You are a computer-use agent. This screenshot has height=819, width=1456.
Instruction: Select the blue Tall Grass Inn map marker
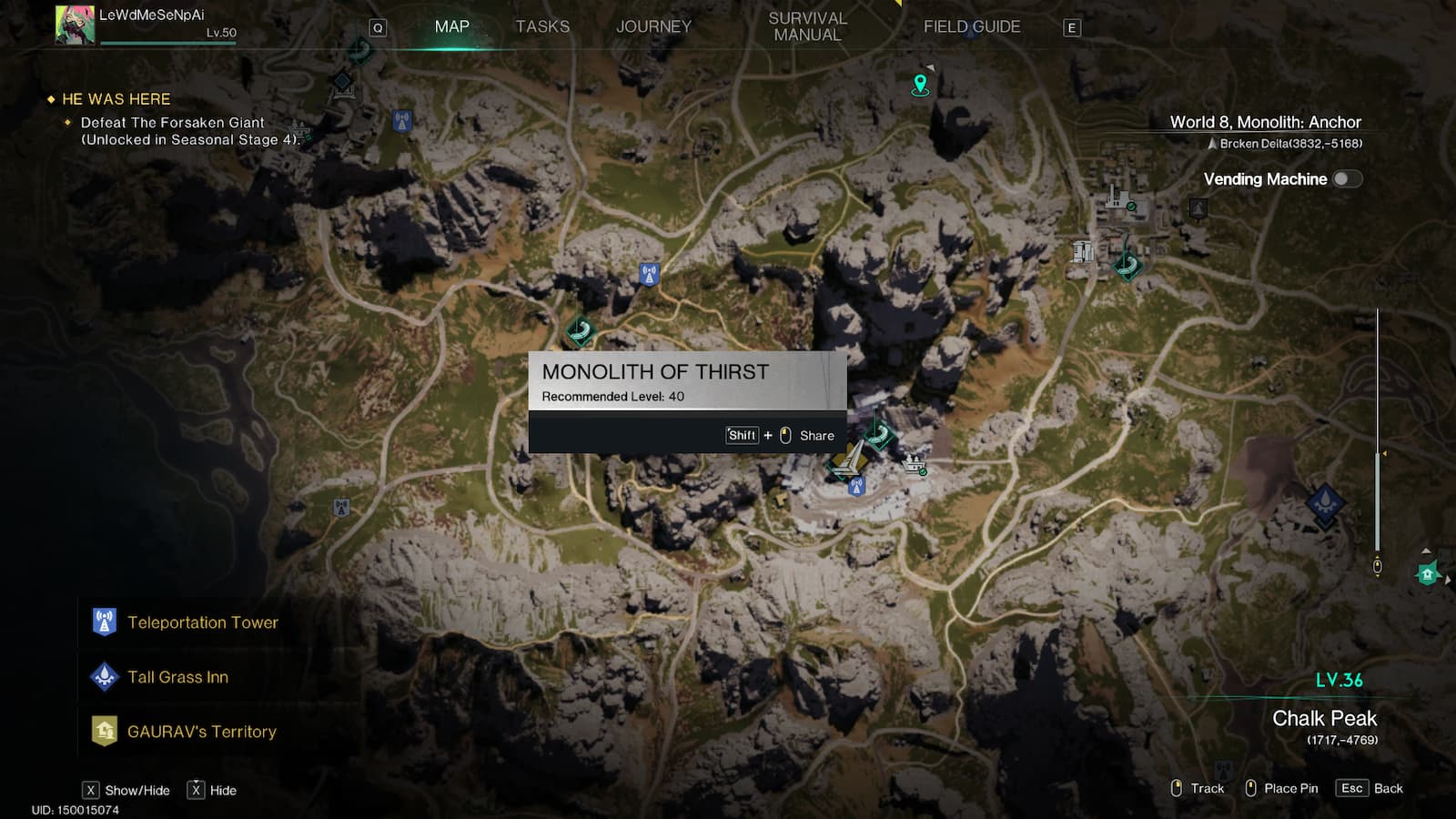(x=1325, y=502)
